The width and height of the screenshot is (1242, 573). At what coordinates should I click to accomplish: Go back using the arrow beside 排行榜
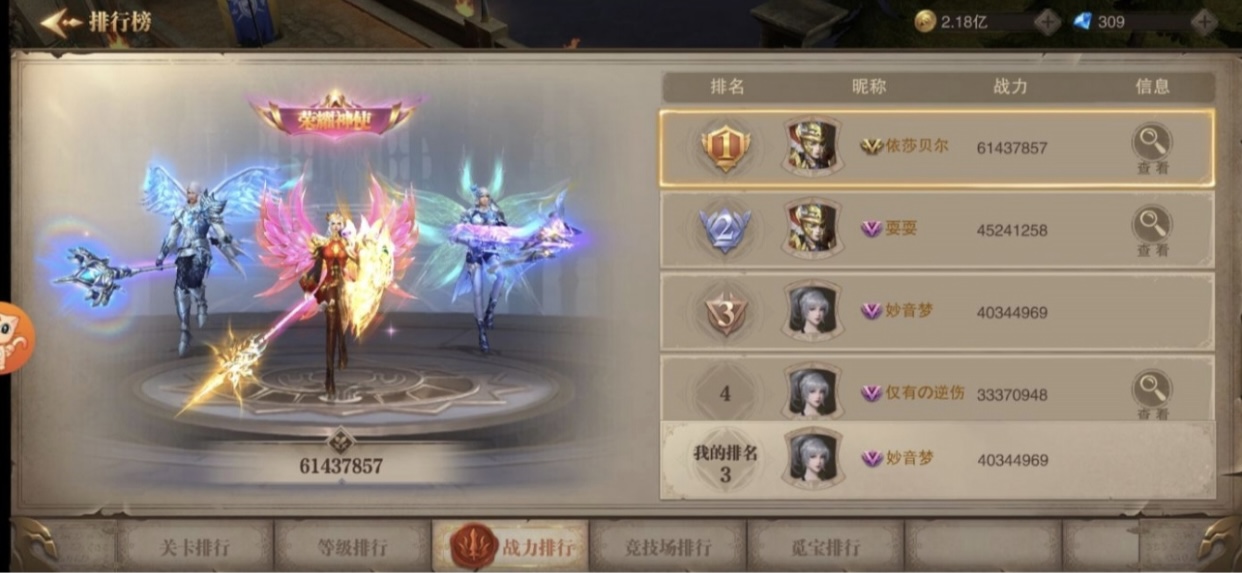(x=59, y=22)
